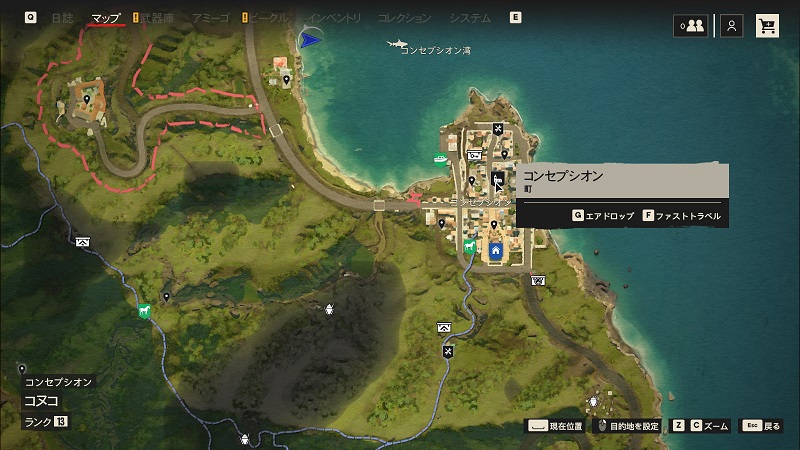The image size is (800, 450).
Task: Select the key crate marker in town
Action: (x=475, y=155)
